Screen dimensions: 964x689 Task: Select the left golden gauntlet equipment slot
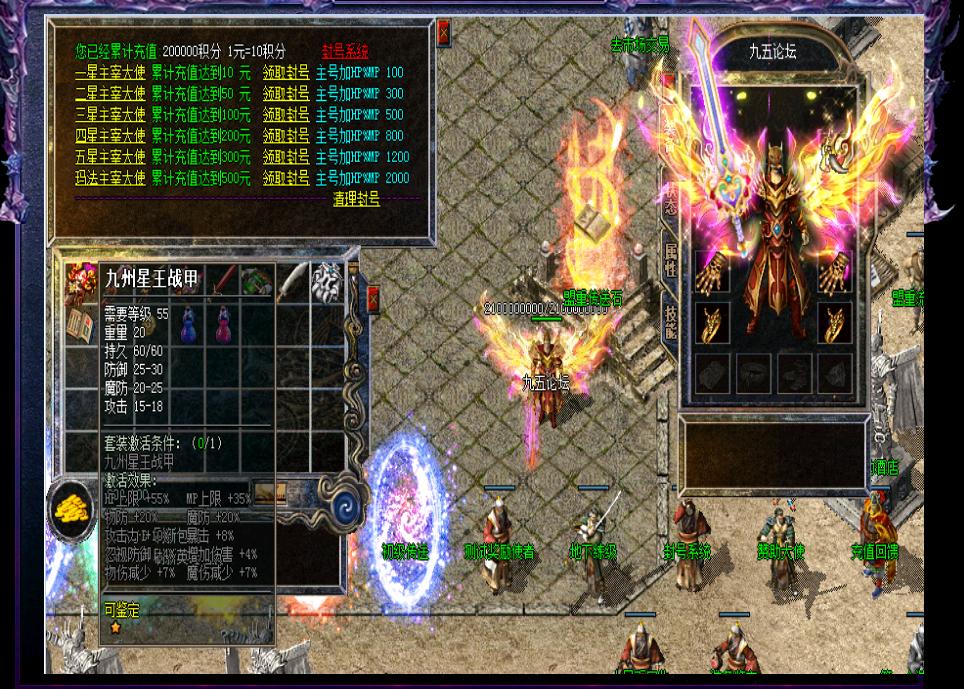711,273
